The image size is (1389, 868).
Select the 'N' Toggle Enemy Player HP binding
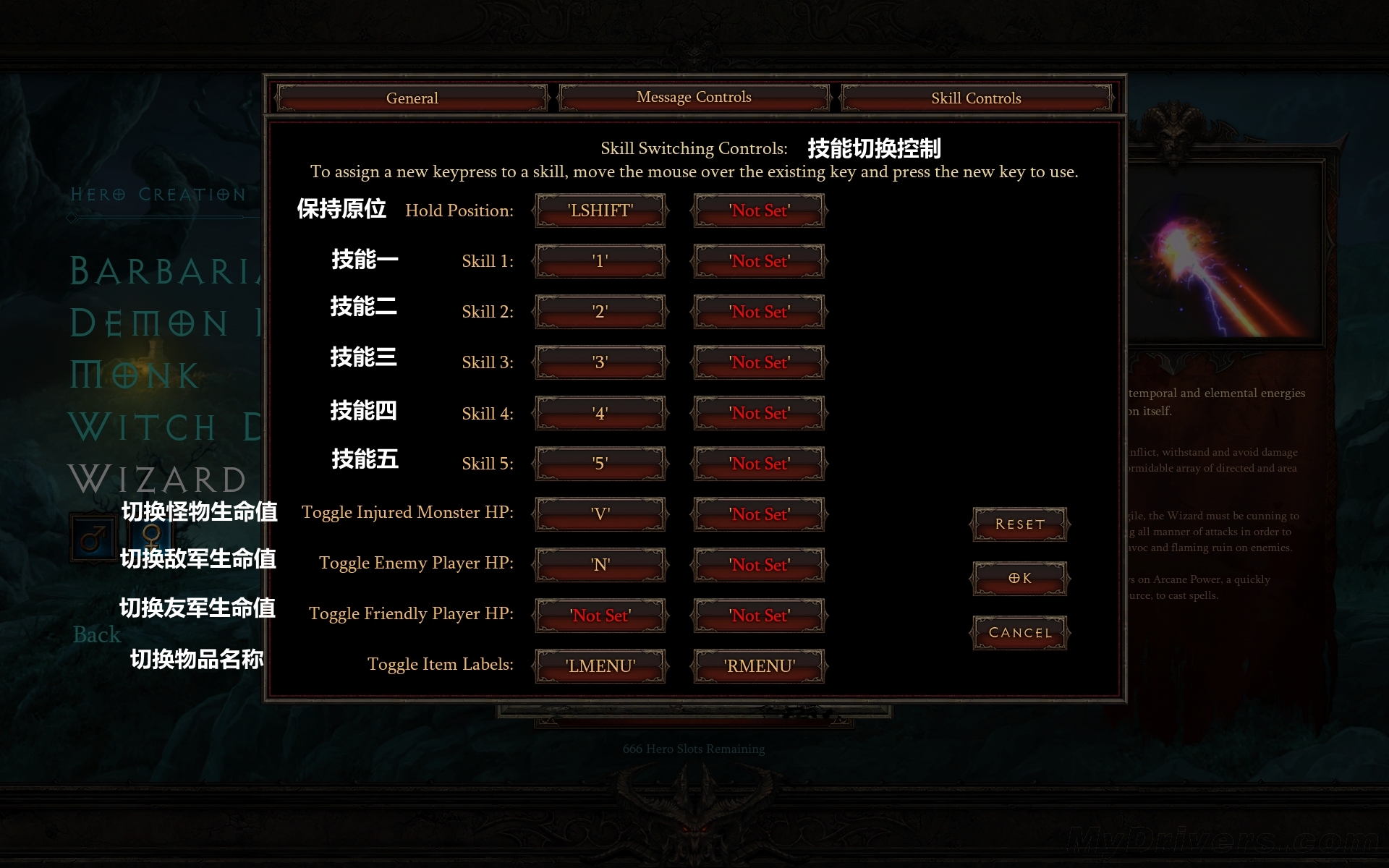coord(600,565)
